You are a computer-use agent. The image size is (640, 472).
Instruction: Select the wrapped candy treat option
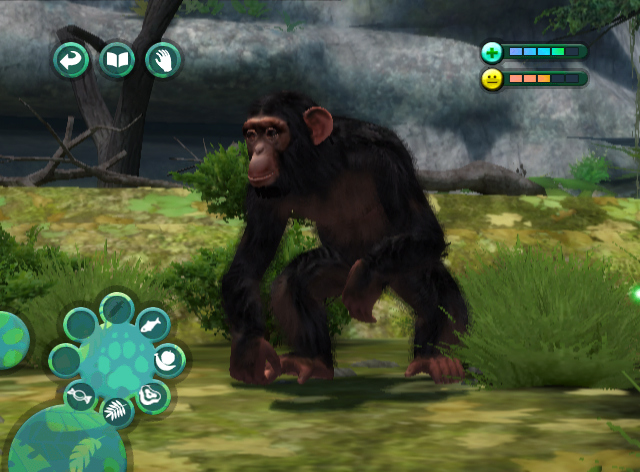(x=80, y=397)
